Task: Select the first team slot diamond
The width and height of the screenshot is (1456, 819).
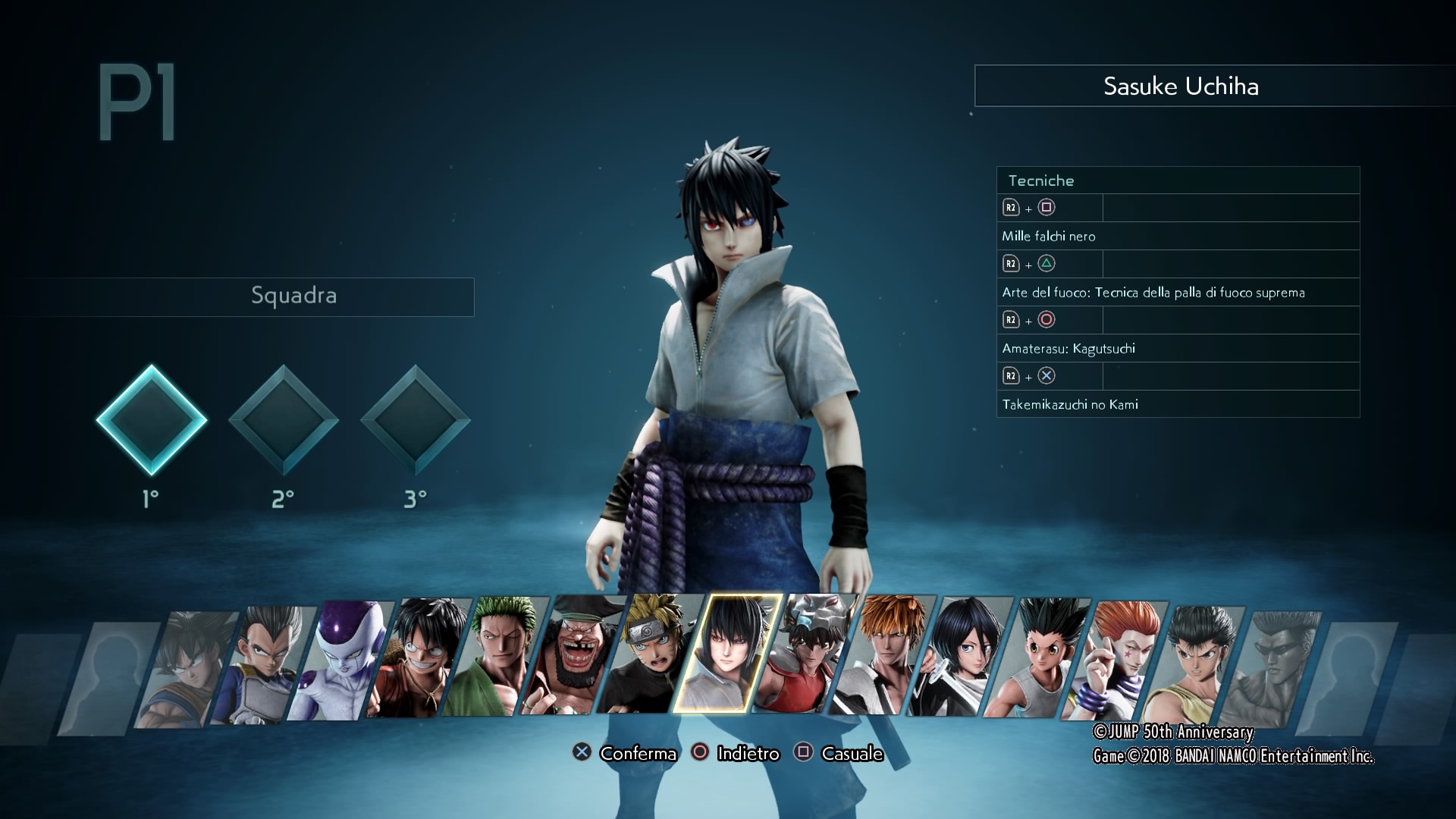Action: [x=152, y=420]
